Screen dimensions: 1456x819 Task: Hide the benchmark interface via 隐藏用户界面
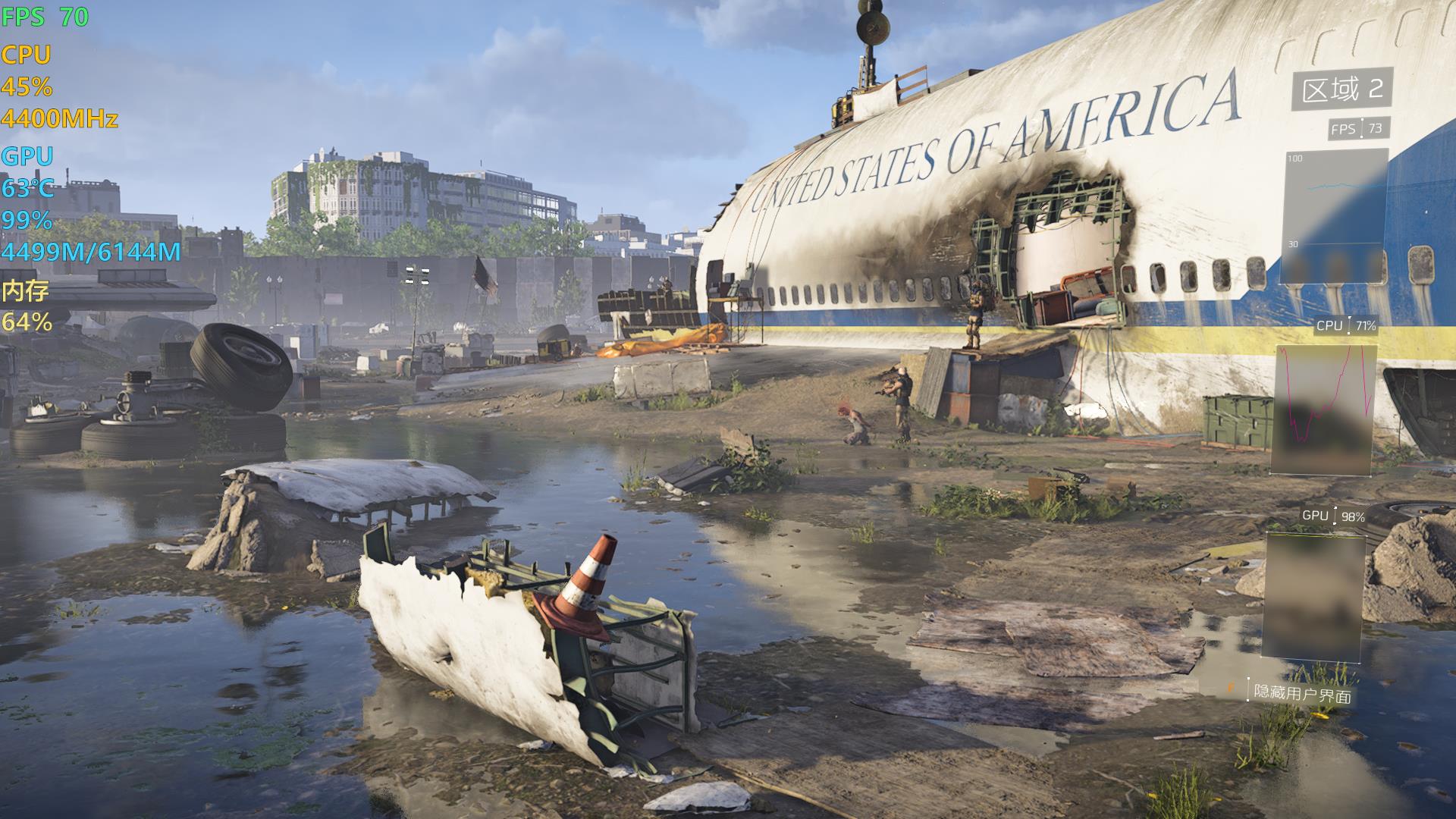(1301, 693)
